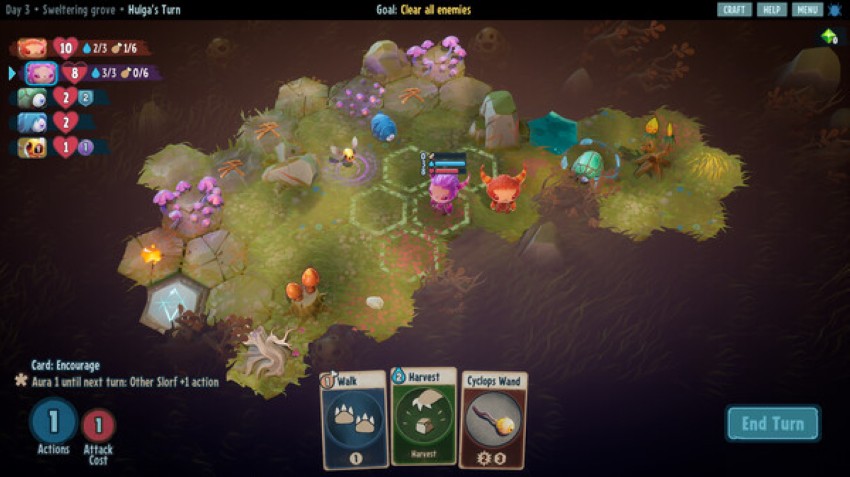The width and height of the screenshot is (850, 477).
Task: Choose the yellow creature portrait
Action: (33, 147)
